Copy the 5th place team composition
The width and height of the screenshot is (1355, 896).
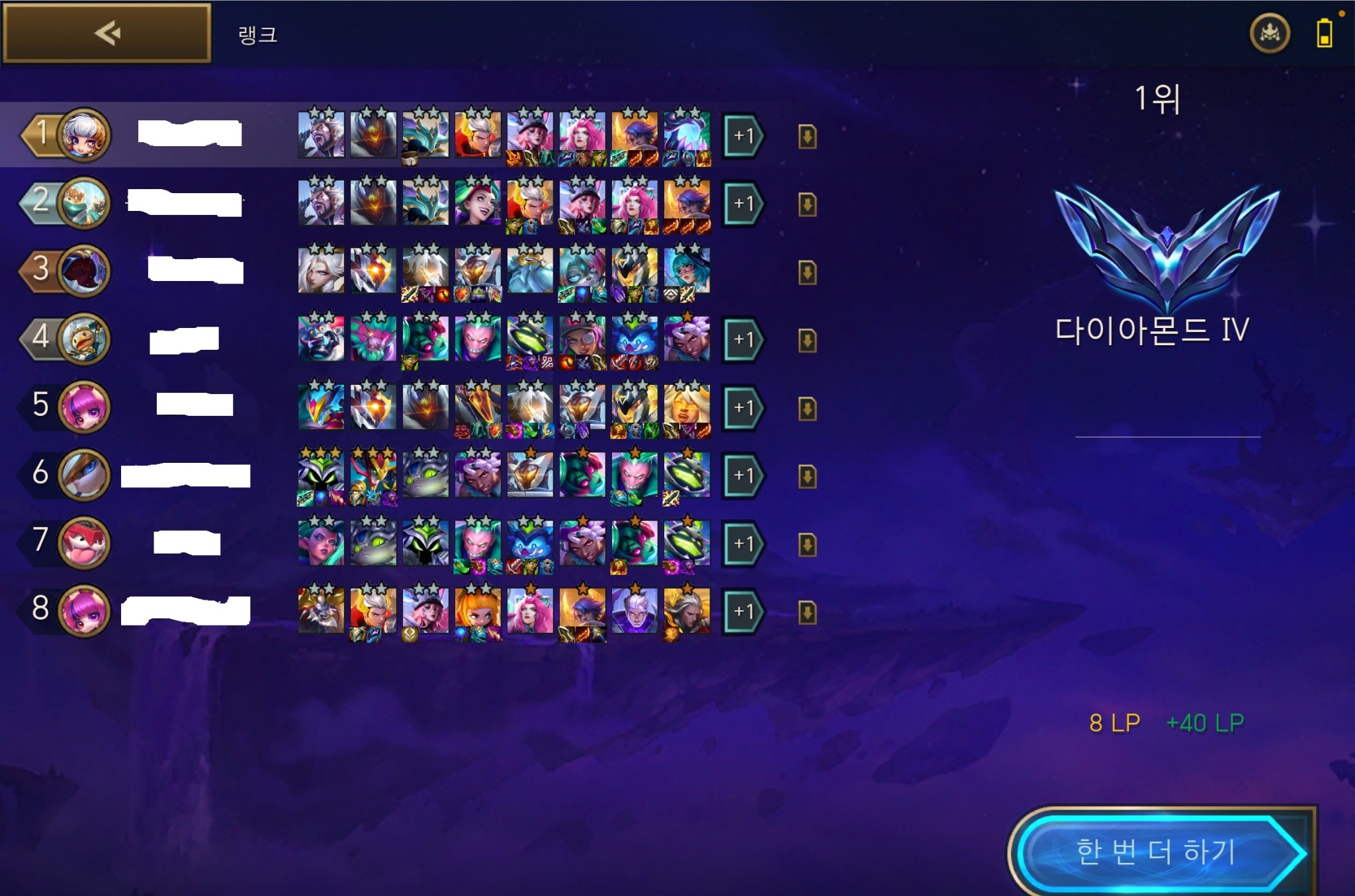[807, 409]
